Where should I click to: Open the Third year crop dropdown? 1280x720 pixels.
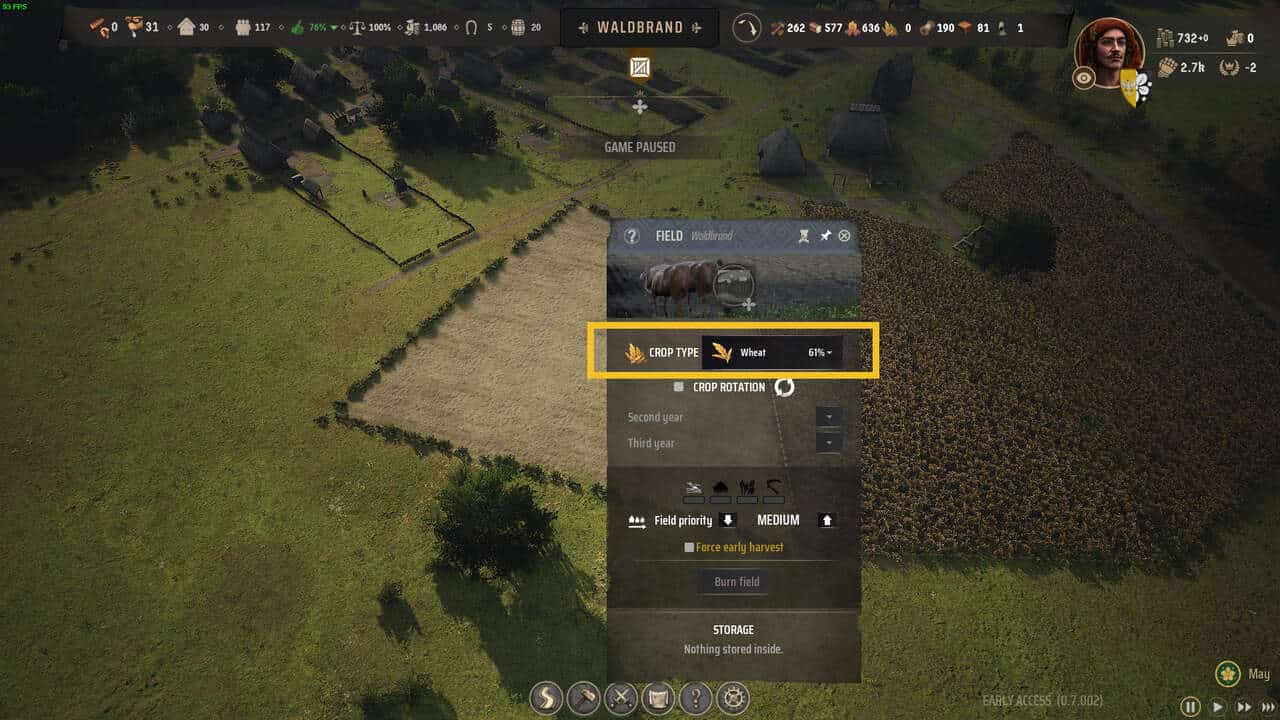click(829, 442)
